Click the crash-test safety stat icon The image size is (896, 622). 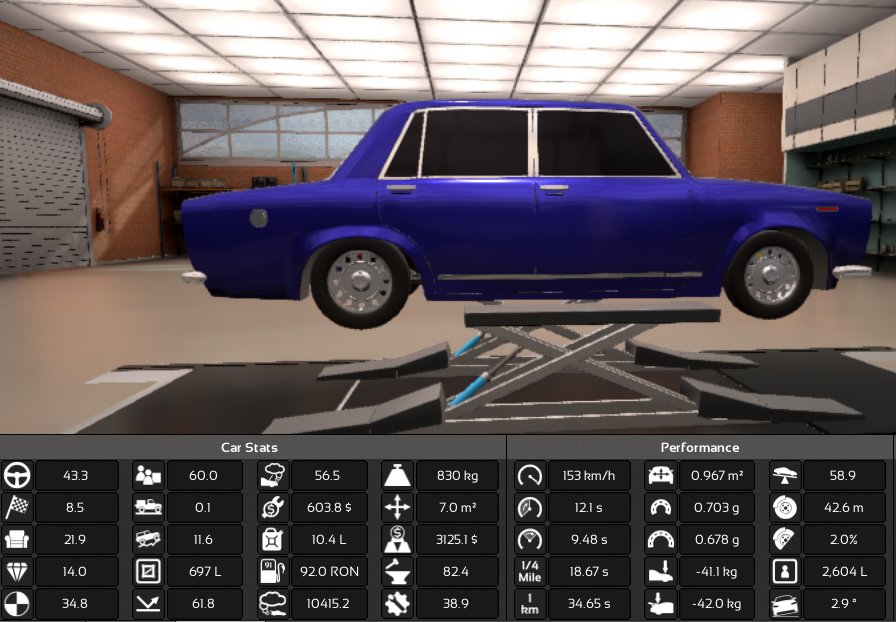[17, 604]
